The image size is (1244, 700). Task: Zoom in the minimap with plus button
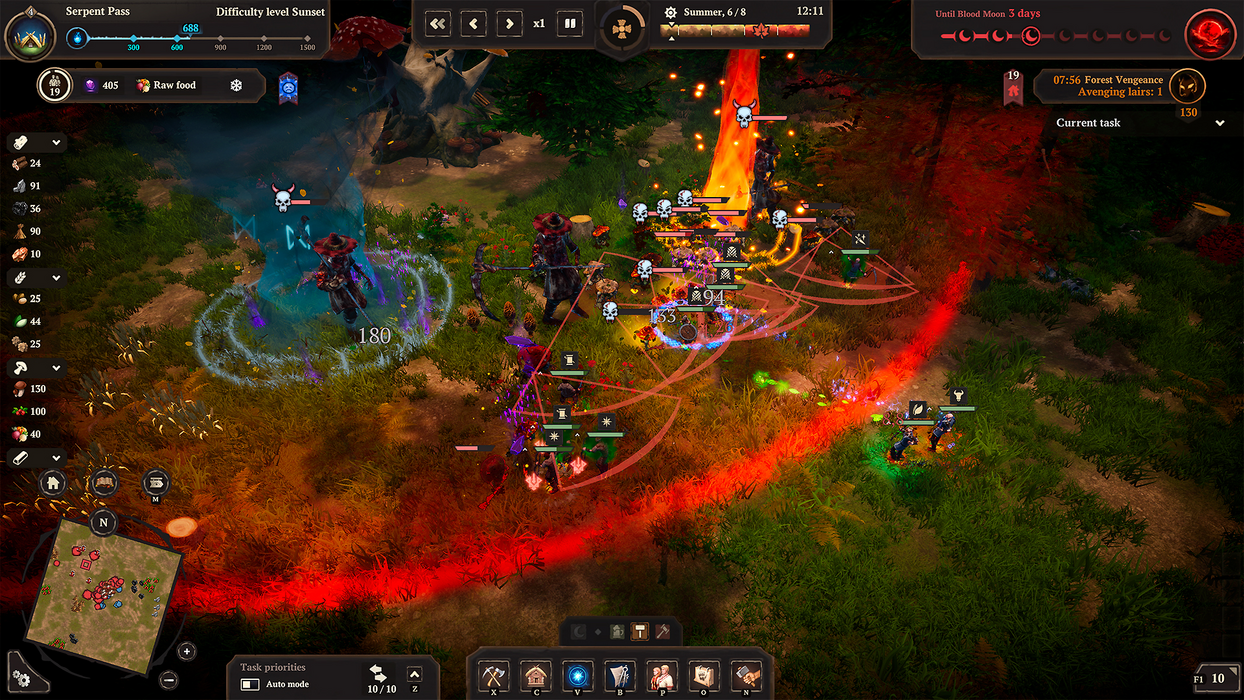[187, 652]
